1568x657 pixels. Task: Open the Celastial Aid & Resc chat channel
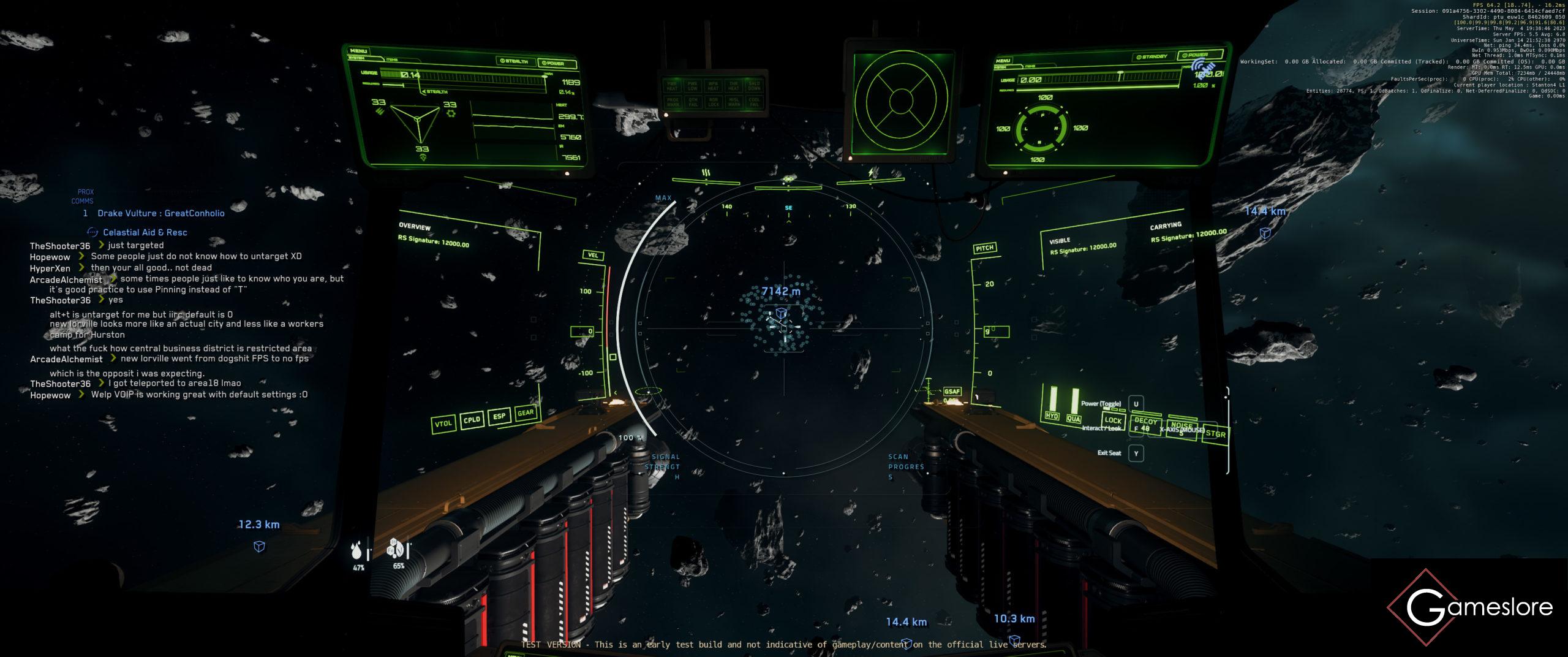pos(145,232)
